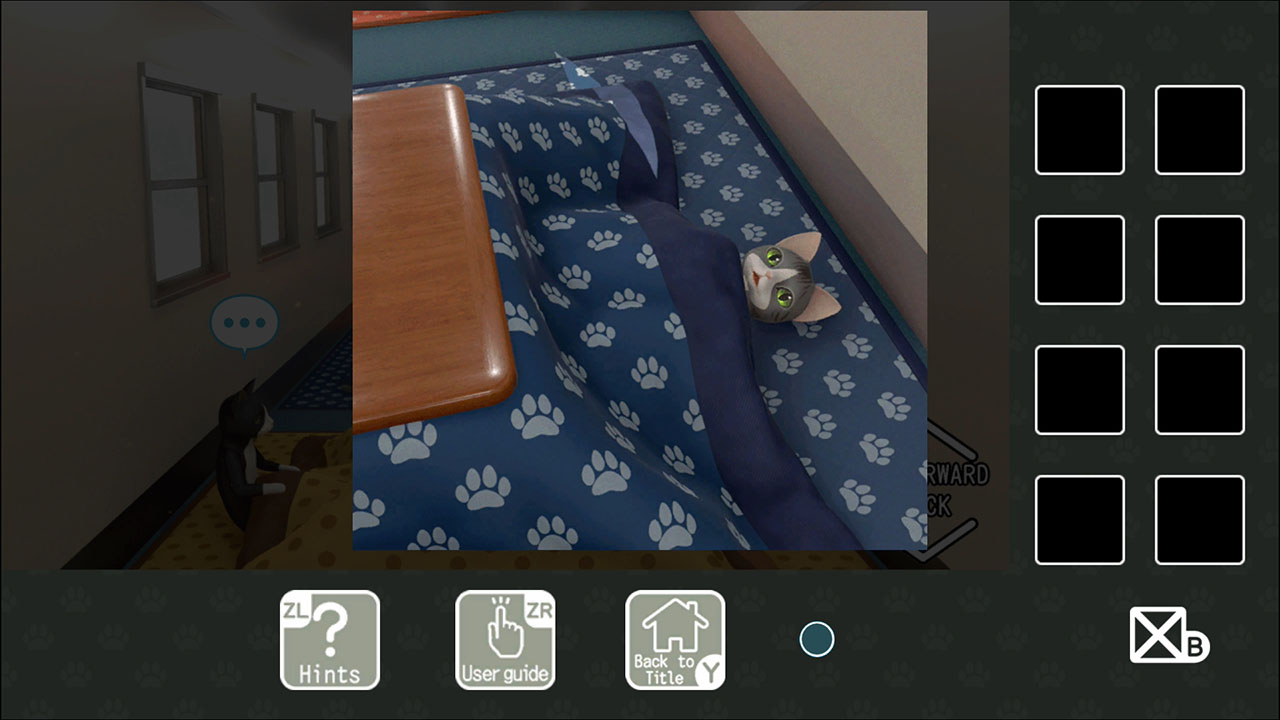Screen dimensions: 1280x720
Task: Tap the speech bubble above the black cat
Action: 245,320
